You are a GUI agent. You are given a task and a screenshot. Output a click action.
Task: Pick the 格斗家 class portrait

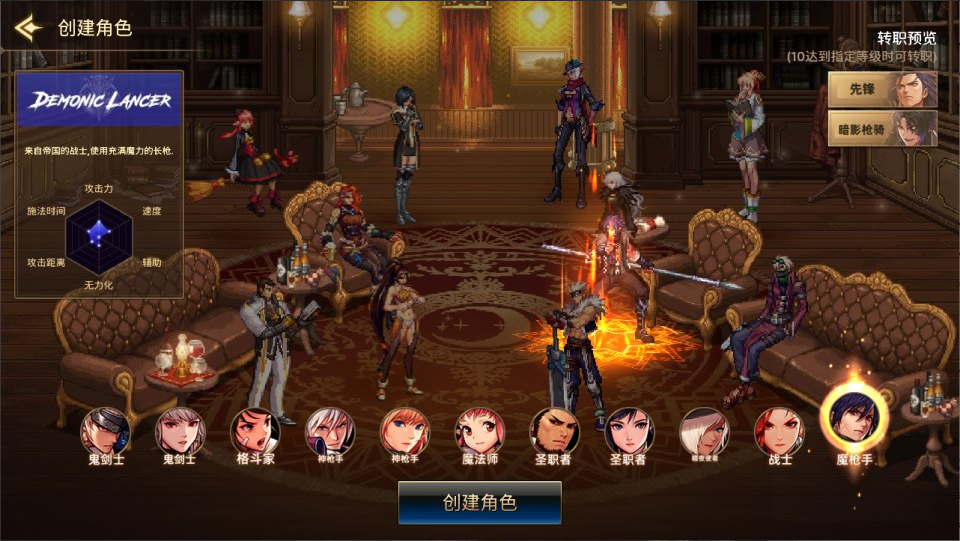255,431
